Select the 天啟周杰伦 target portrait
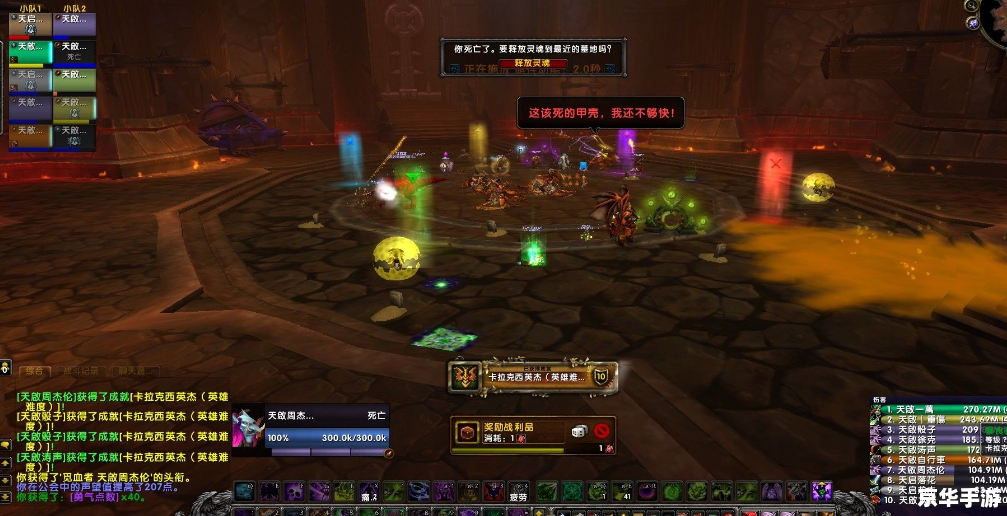The height and width of the screenshot is (516, 1007). [x=249, y=429]
